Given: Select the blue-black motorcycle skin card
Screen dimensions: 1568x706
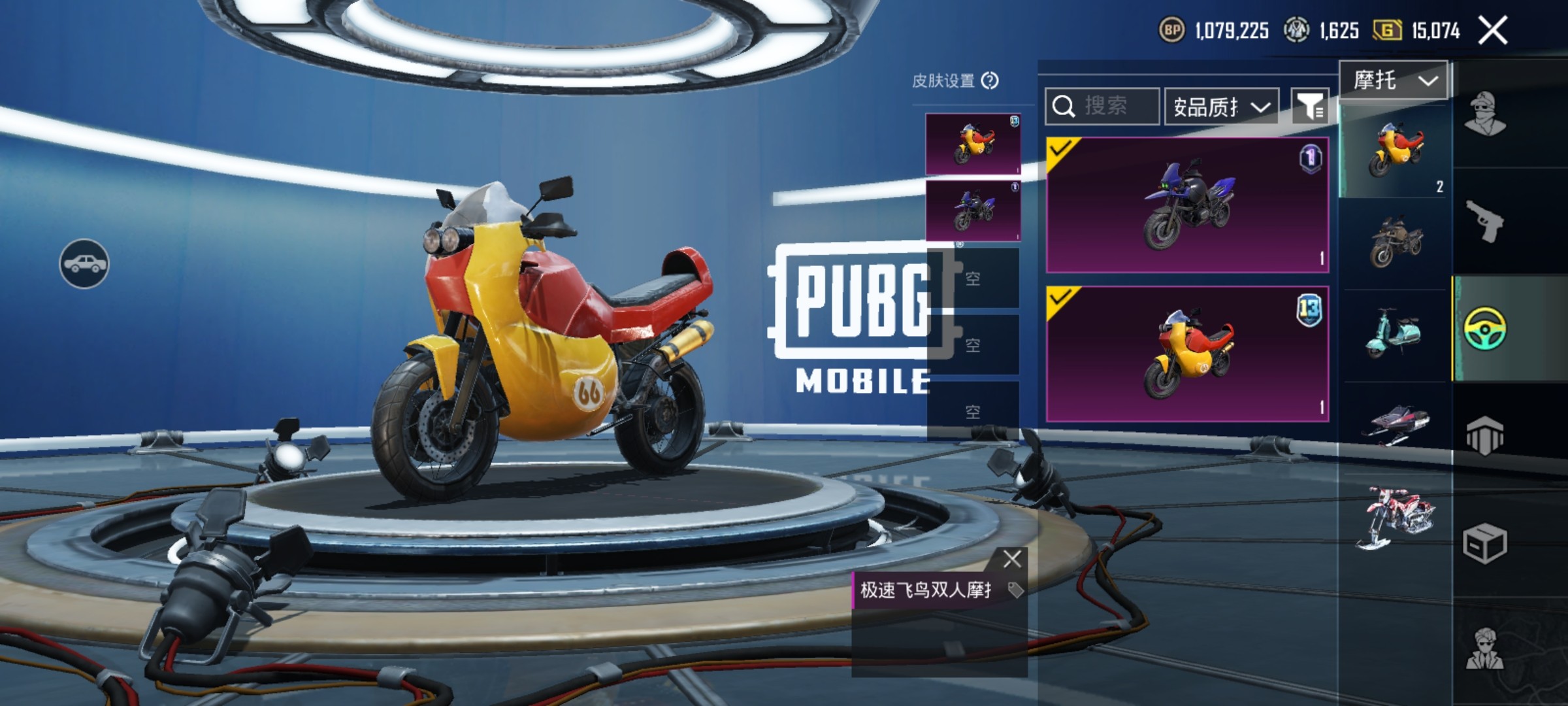Looking at the screenshot, I should 1187,205.
